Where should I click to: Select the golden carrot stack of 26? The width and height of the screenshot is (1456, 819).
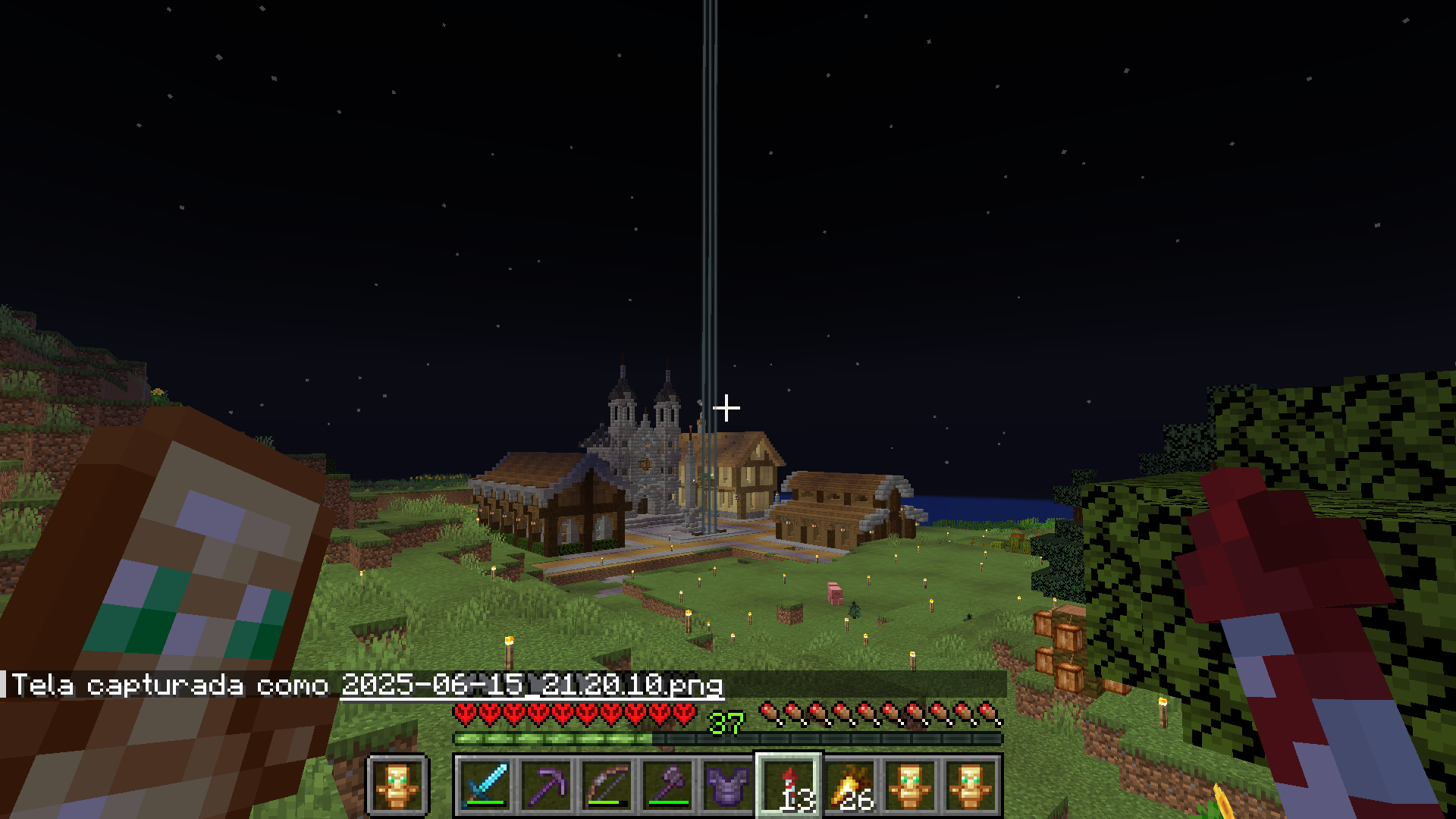click(849, 785)
